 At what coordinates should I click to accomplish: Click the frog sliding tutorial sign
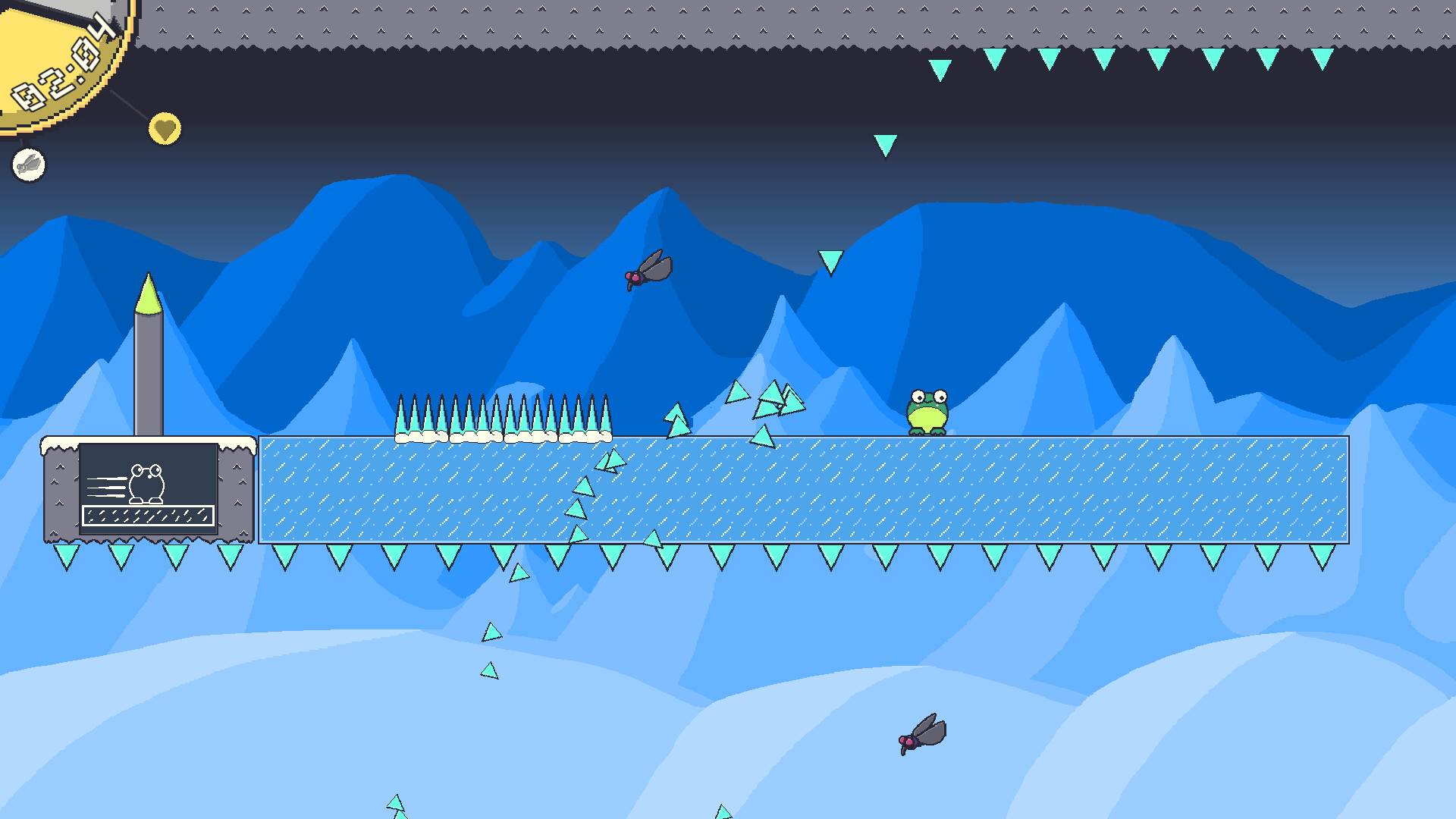(x=149, y=489)
